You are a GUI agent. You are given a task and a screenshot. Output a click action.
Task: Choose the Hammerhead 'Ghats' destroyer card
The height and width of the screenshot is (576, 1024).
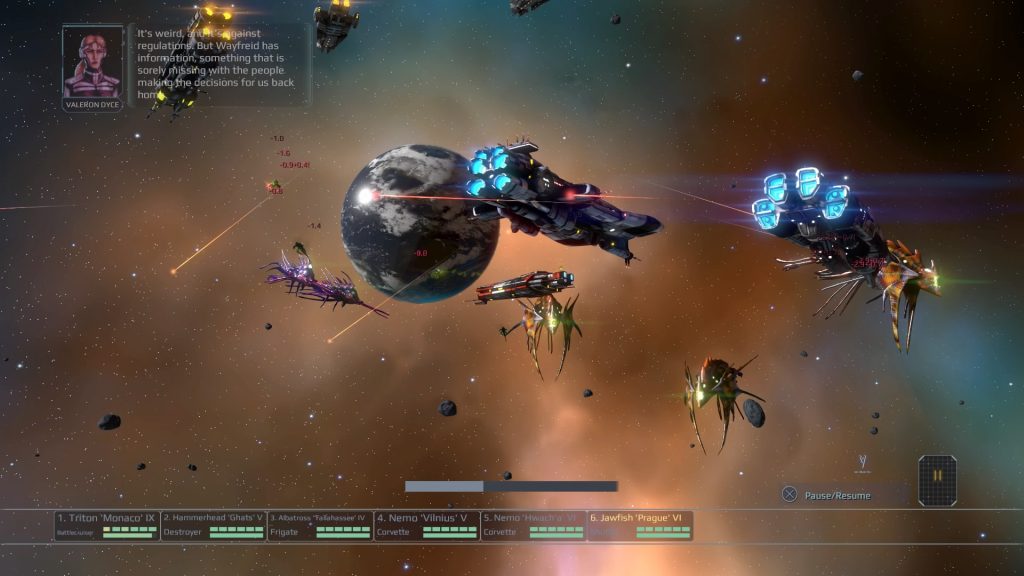pos(213,525)
